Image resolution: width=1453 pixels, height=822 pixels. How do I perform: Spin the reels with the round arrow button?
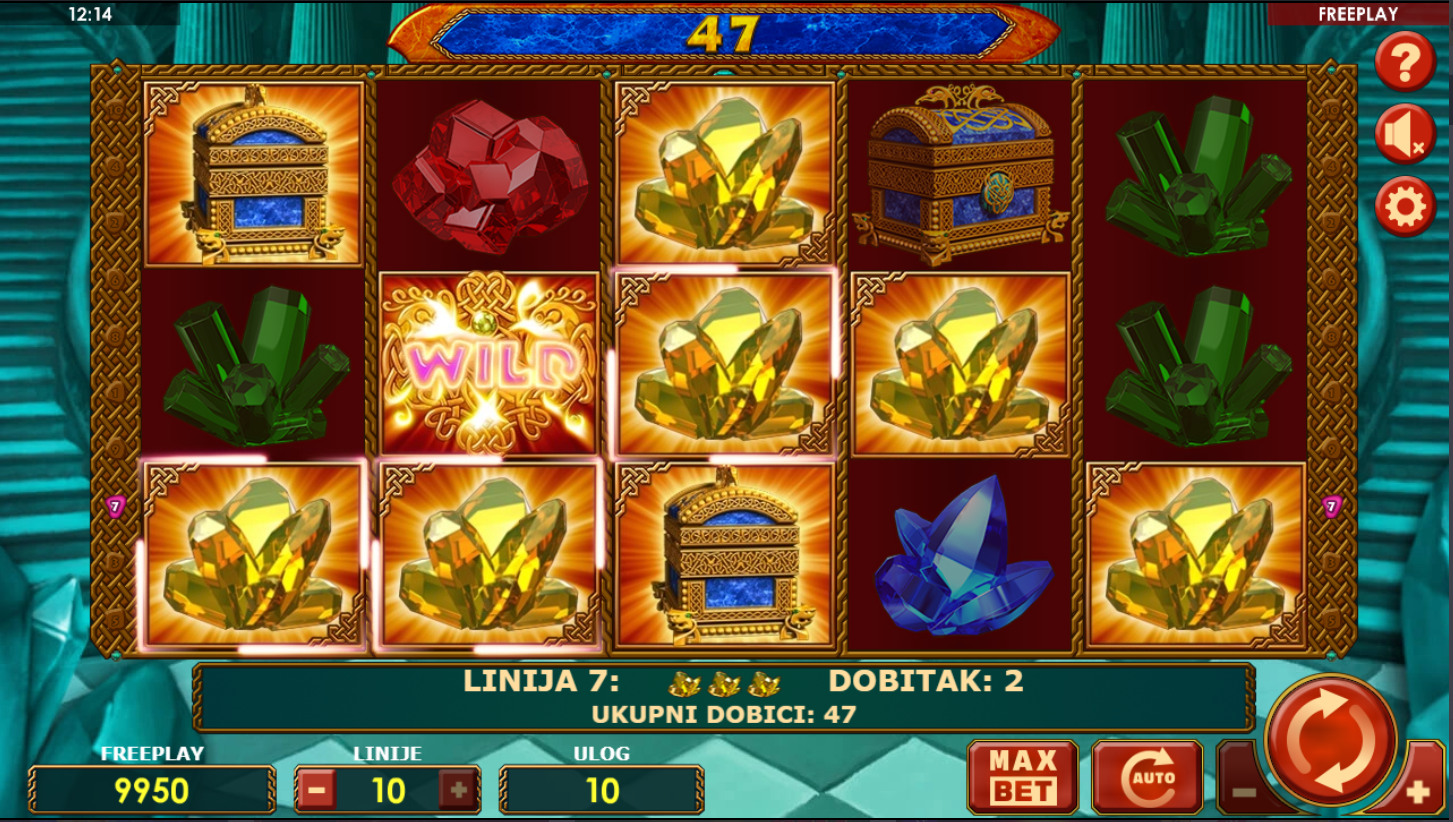click(x=1330, y=740)
